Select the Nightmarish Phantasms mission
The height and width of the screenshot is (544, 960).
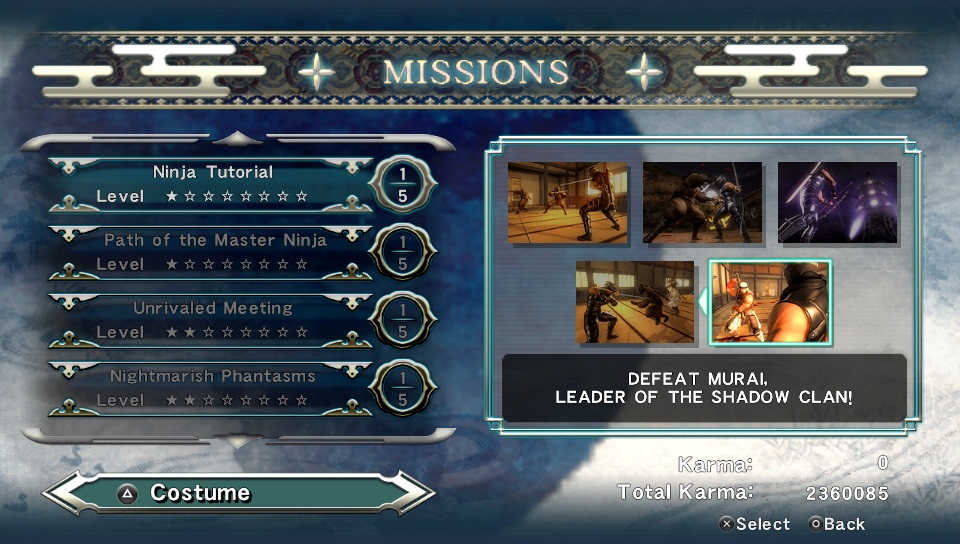click(x=212, y=388)
